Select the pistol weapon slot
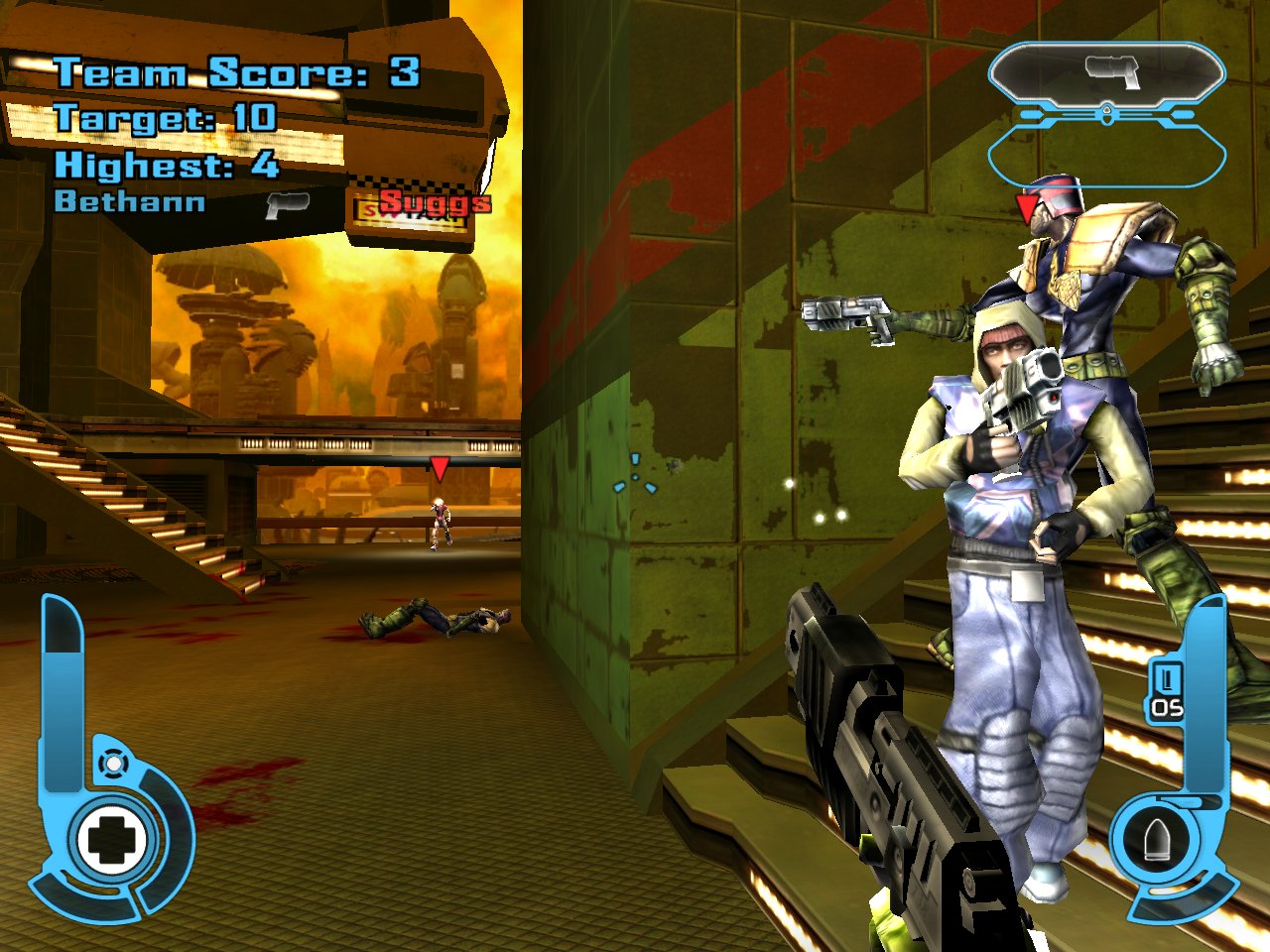 [1107, 73]
